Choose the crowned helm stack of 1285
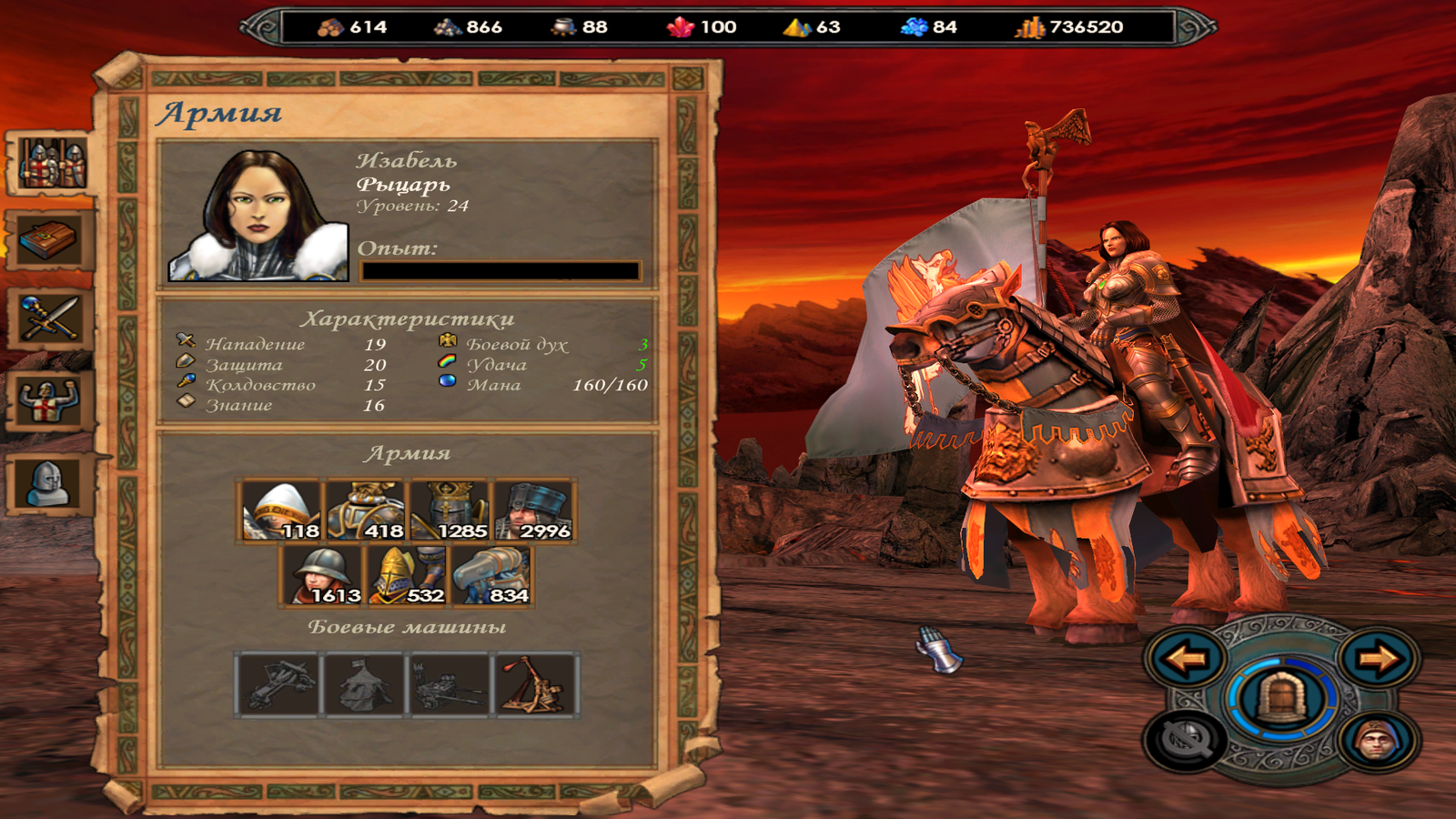The image size is (1456, 819). click(450, 511)
